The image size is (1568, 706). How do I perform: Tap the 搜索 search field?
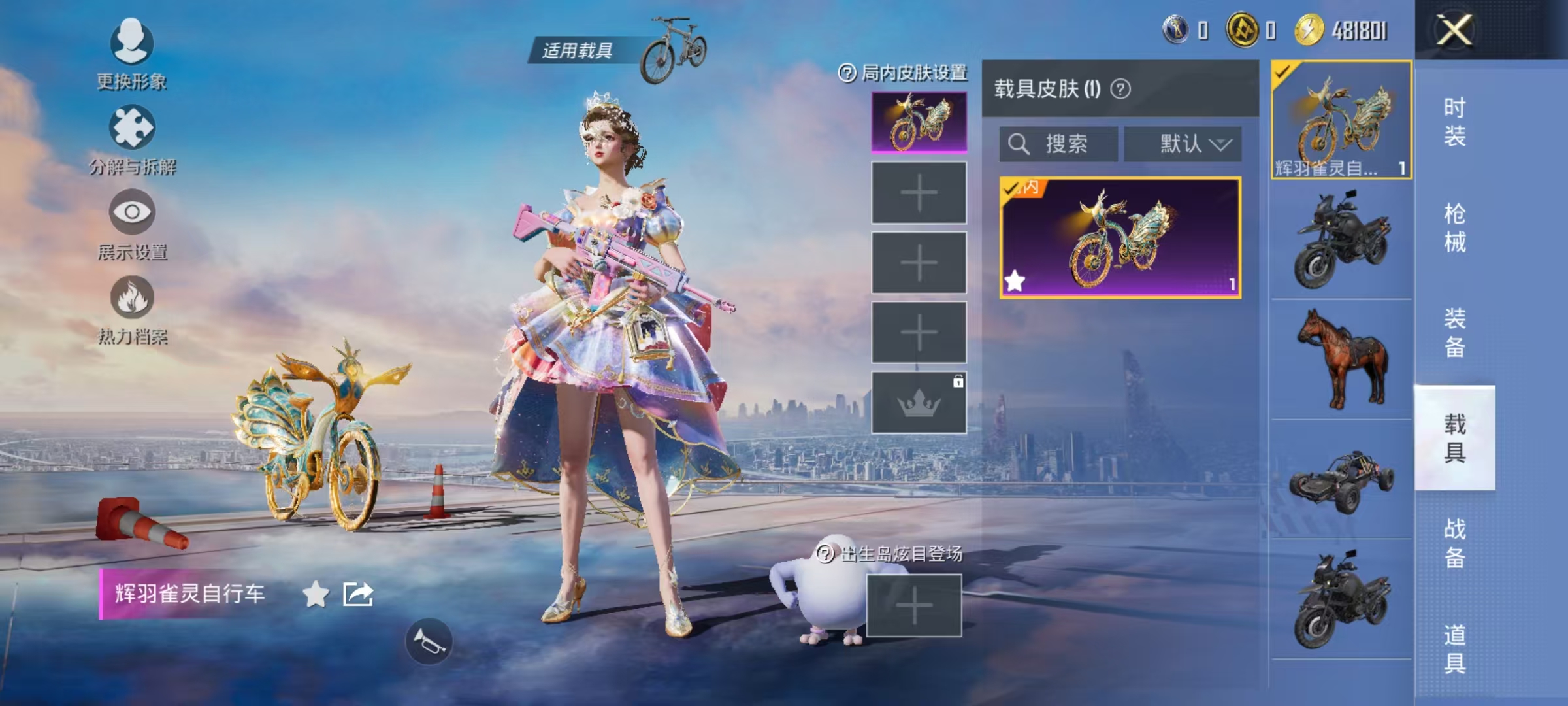coord(1058,144)
